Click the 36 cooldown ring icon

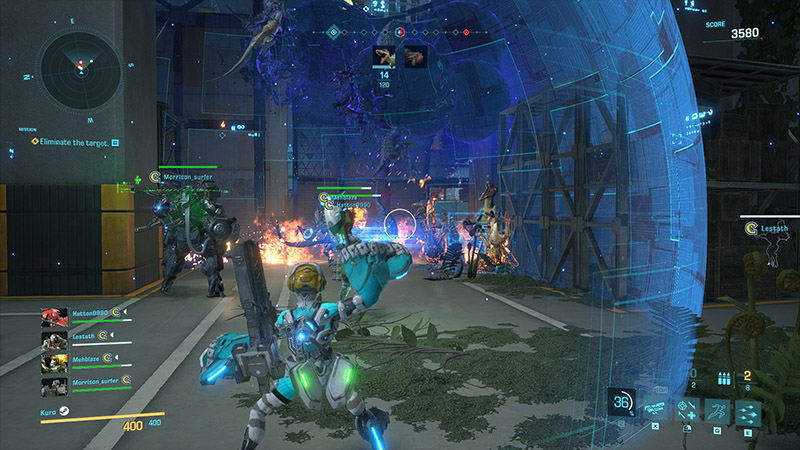coord(622,402)
